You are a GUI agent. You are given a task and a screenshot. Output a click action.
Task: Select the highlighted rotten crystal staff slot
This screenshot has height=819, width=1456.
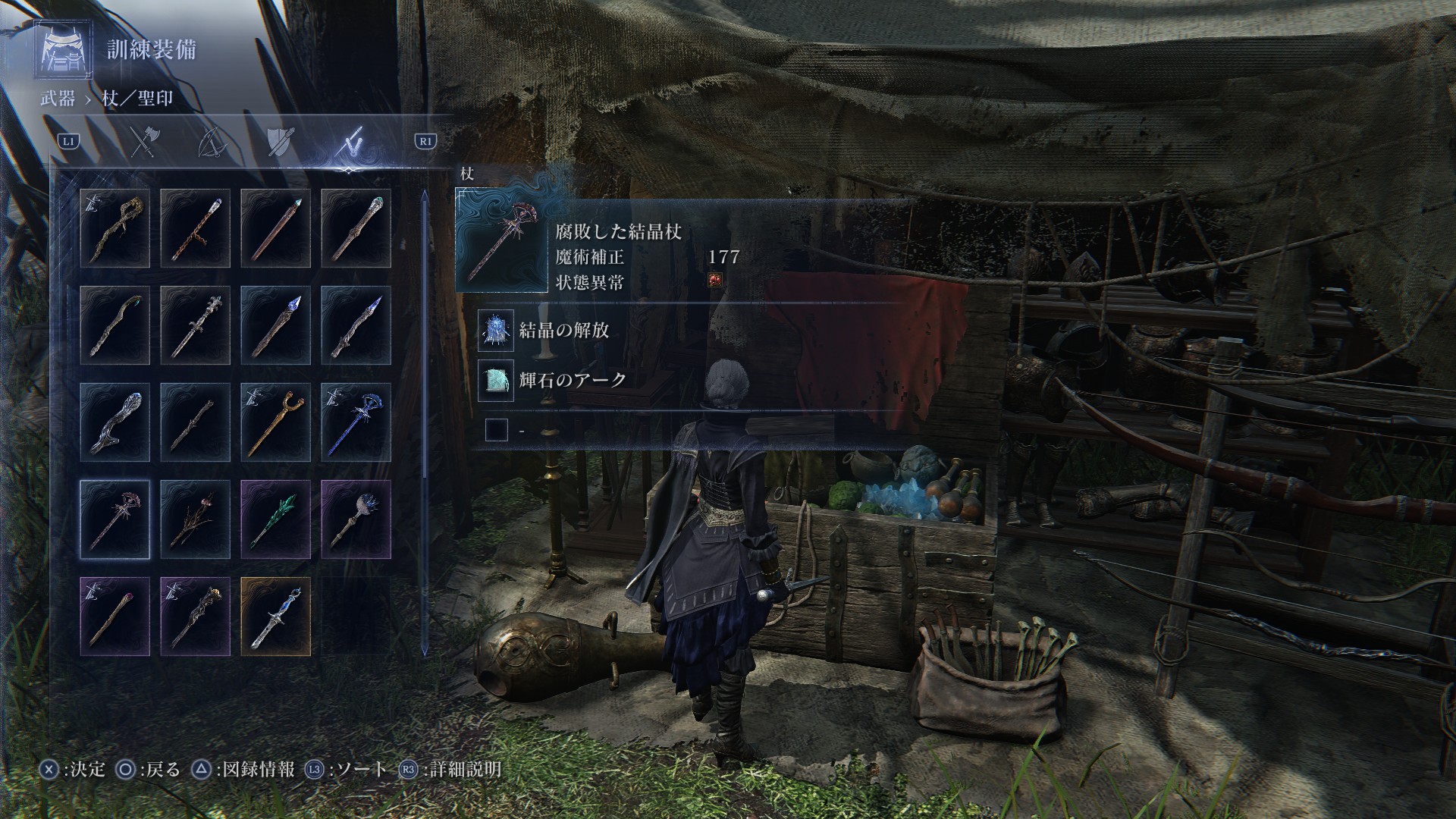point(115,519)
